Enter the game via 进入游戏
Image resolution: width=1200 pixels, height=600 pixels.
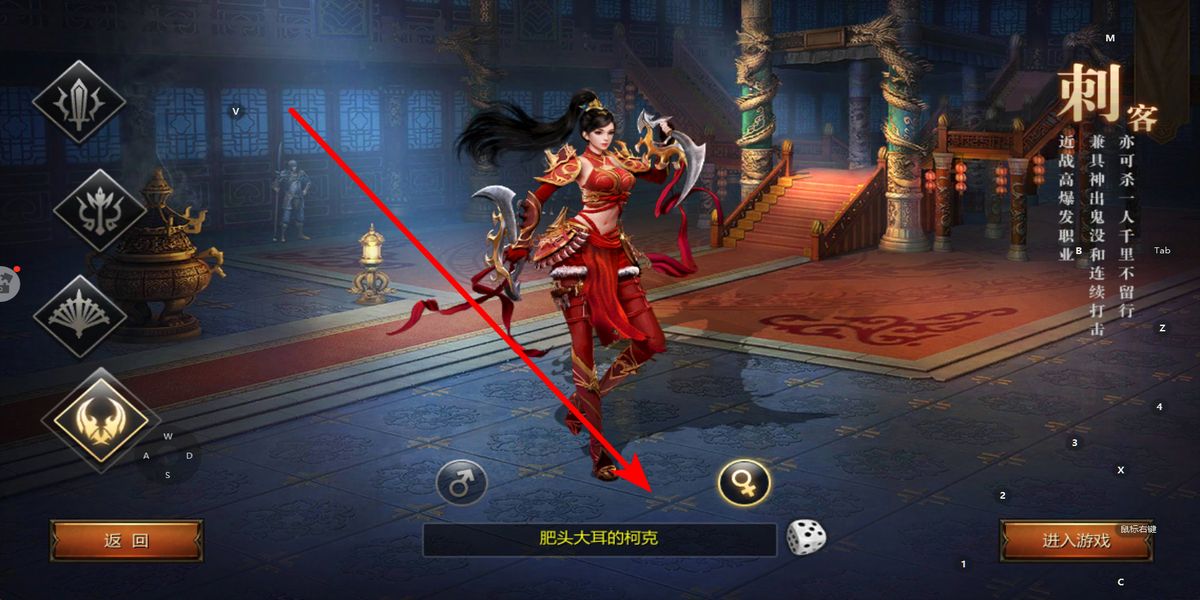pos(1076,541)
